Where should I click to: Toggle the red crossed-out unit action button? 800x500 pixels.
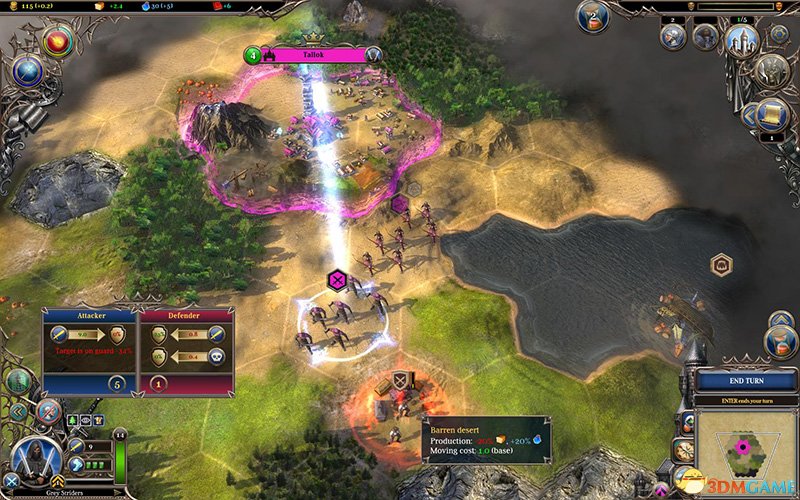[46, 410]
